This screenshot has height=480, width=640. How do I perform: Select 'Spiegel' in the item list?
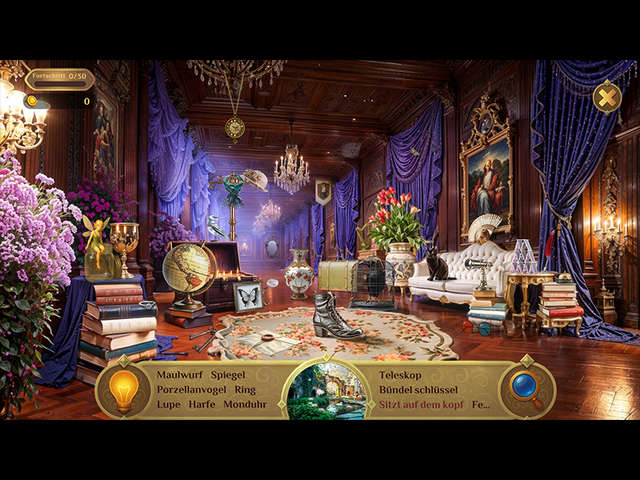[x=228, y=374]
